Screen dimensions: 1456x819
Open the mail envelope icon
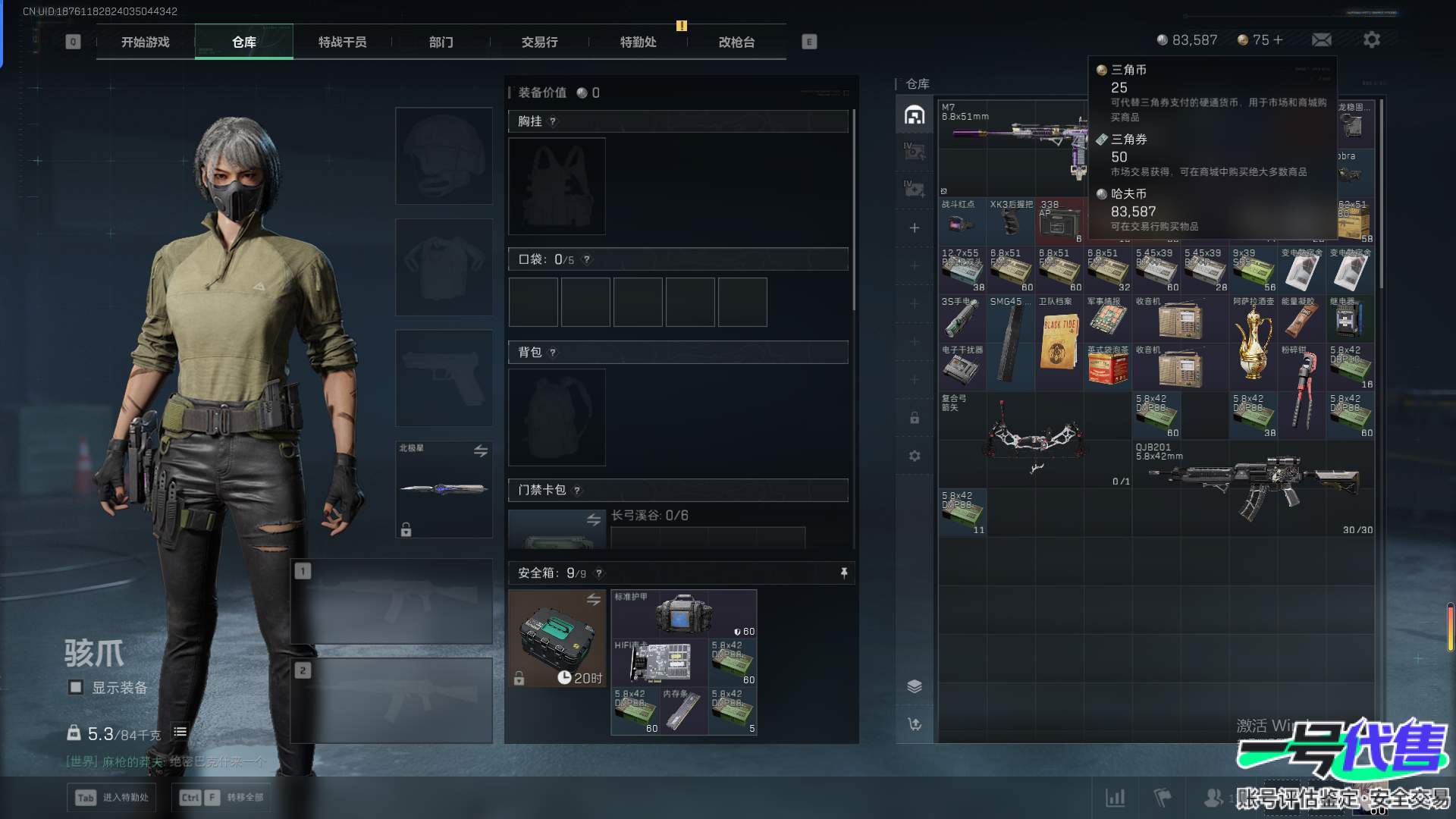1322,40
